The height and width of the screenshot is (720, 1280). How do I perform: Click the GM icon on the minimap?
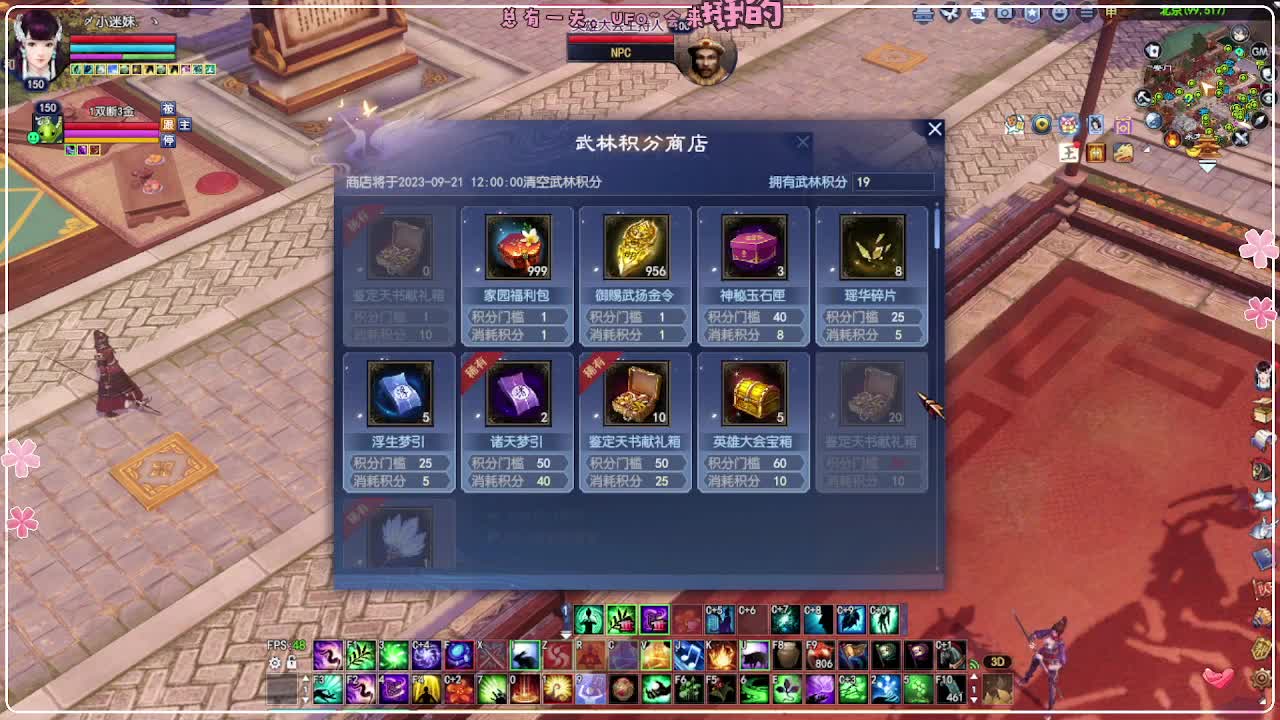[x=1259, y=51]
